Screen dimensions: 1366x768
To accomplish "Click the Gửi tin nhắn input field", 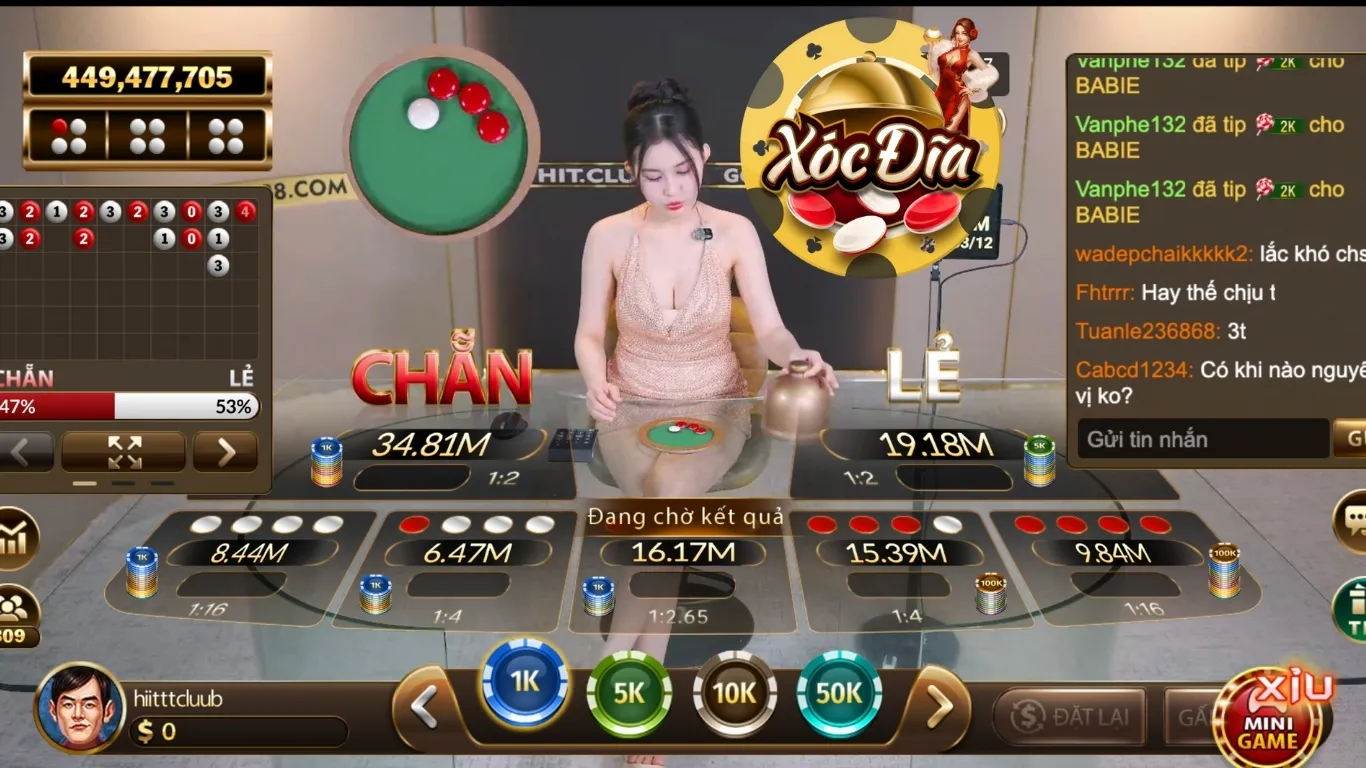I will [1200, 439].
